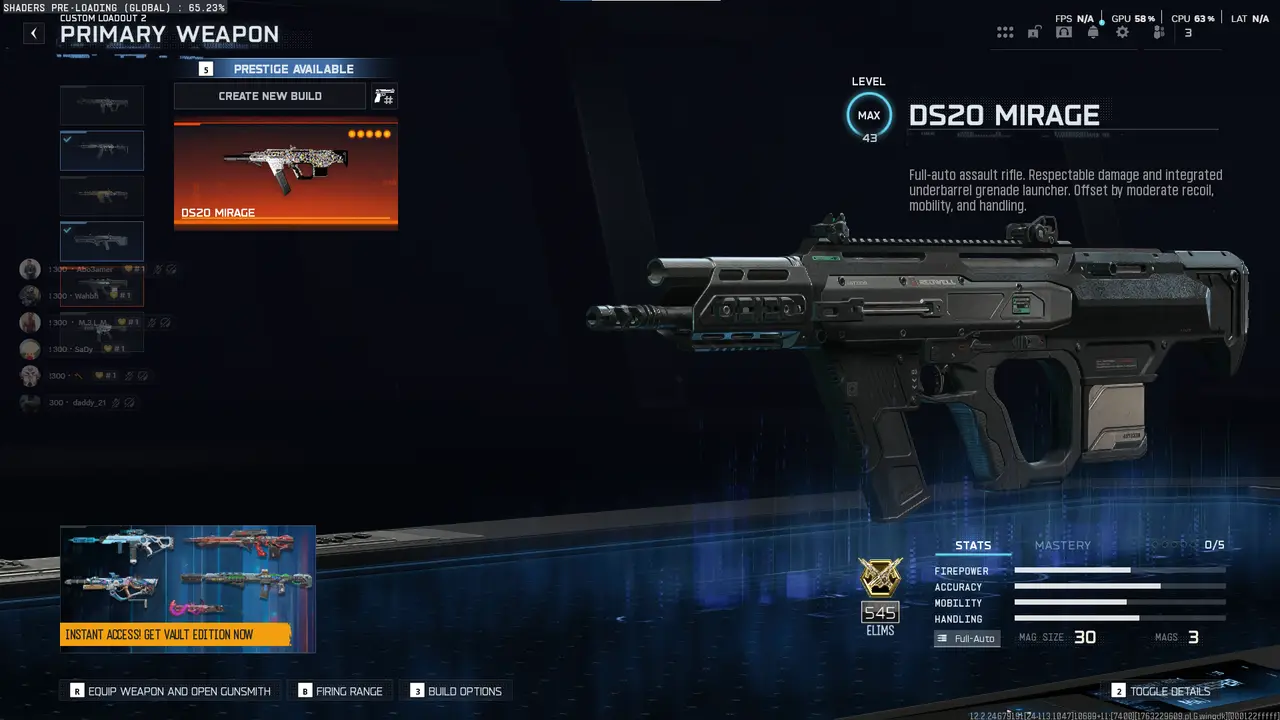
Task: Open Build Options from the bottom bar
Action: (x=456, y=690)
